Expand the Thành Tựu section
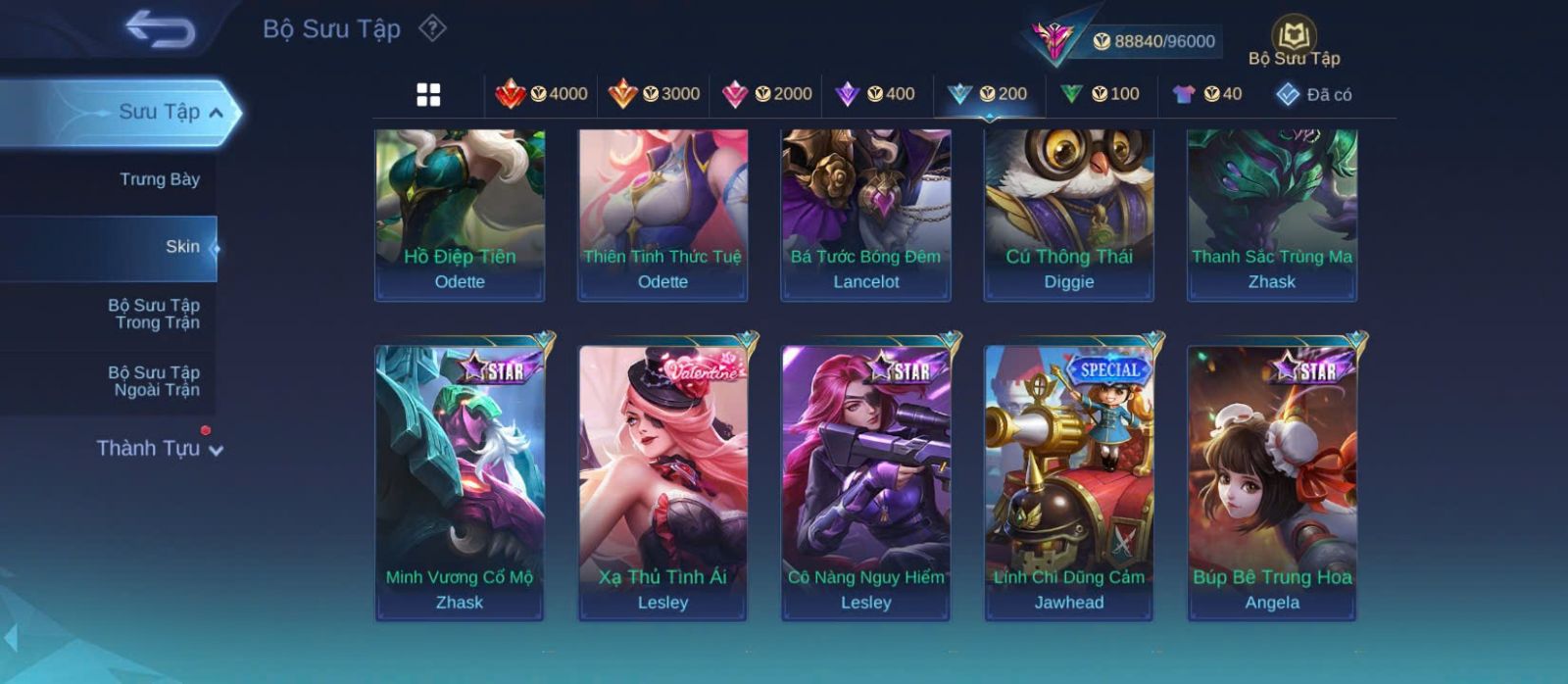 (x=159, y=449)
